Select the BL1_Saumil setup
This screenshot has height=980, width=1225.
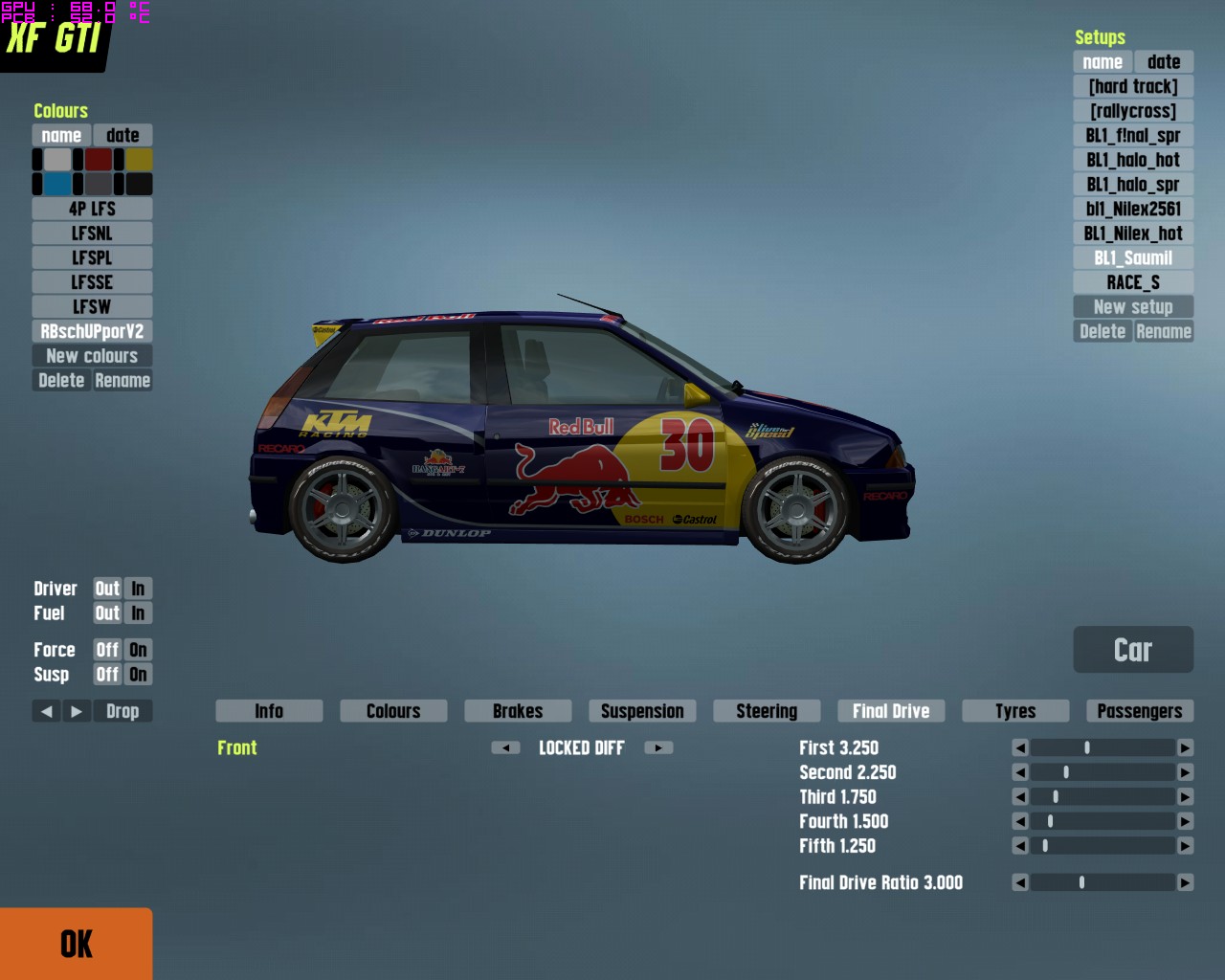tap(1133, 258)
